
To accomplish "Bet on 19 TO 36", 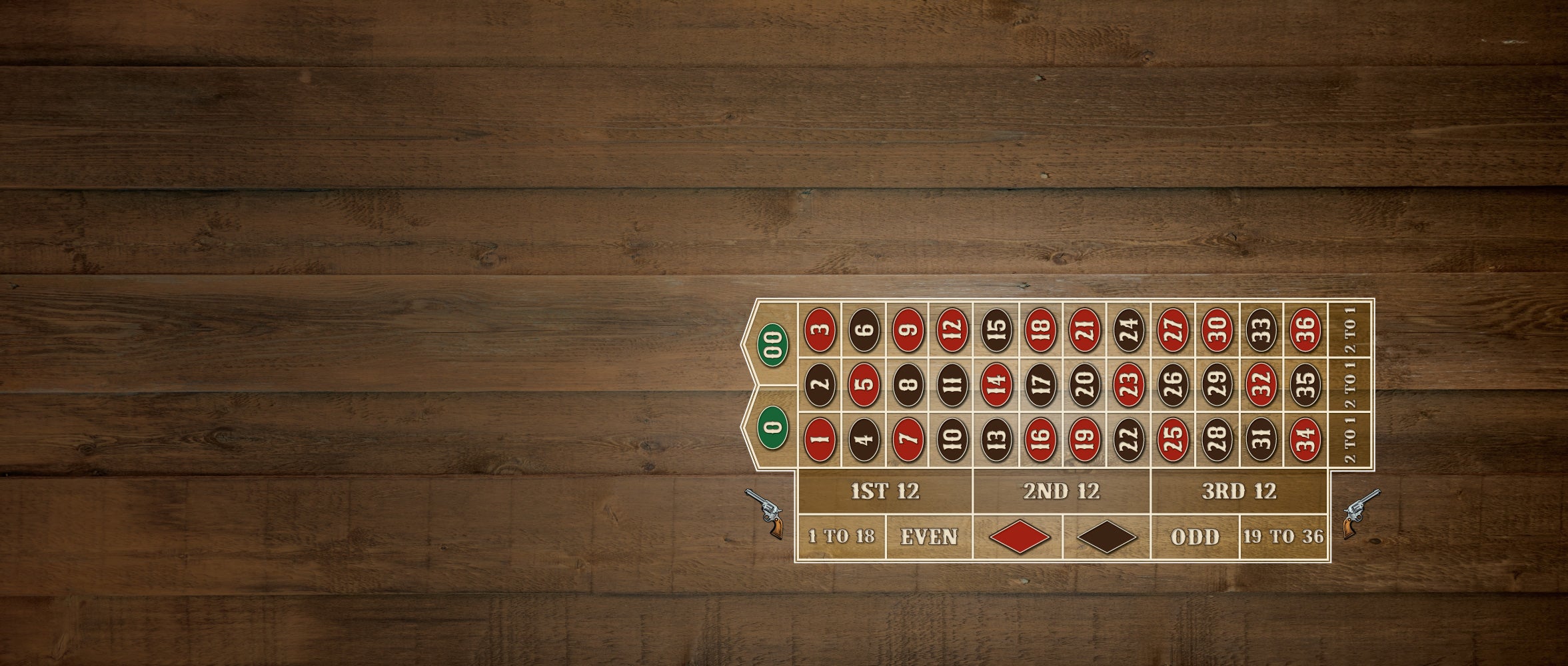I will coord(1283,537).
